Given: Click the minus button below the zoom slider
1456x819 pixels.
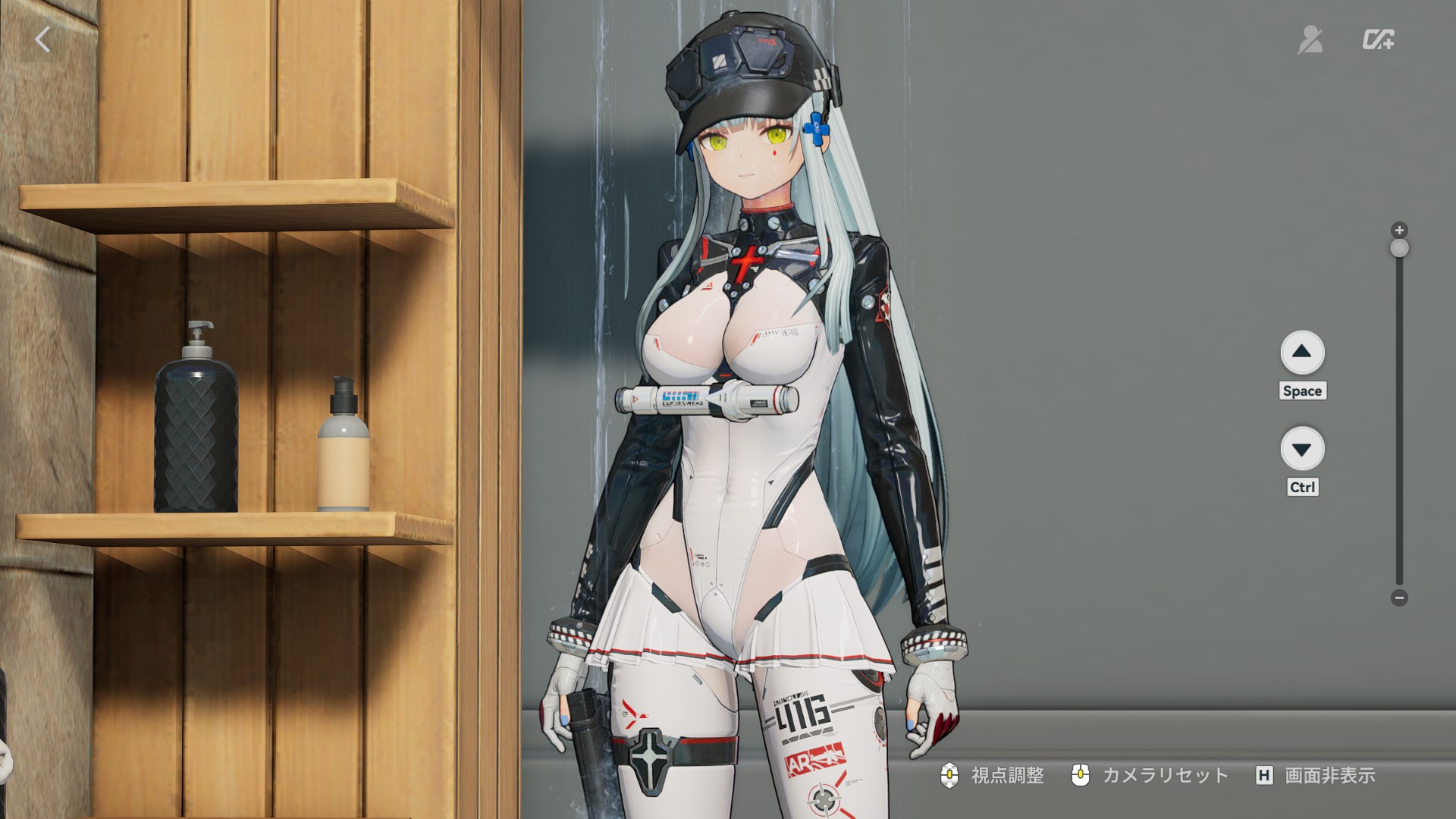Looking at the screenshot, I should pyautogui.click(x=1399, y=598).
